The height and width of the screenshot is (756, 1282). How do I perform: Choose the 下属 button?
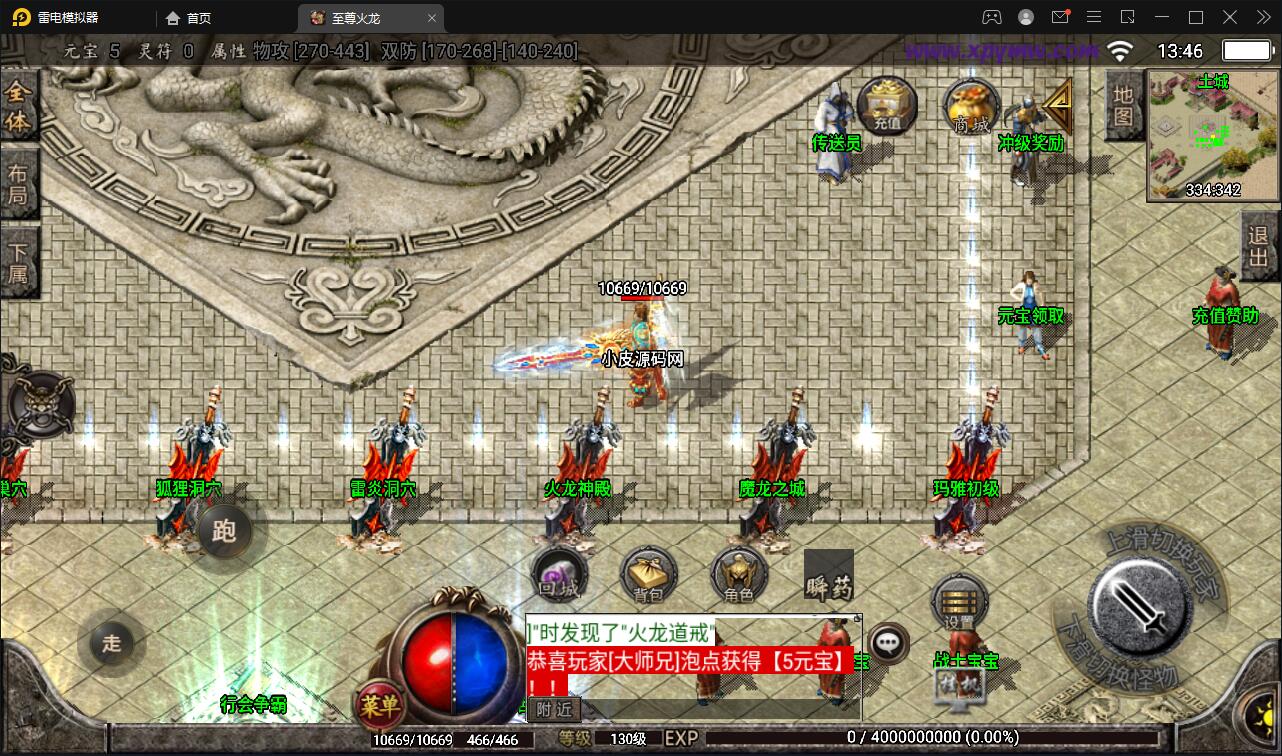[x=18, y=261]
